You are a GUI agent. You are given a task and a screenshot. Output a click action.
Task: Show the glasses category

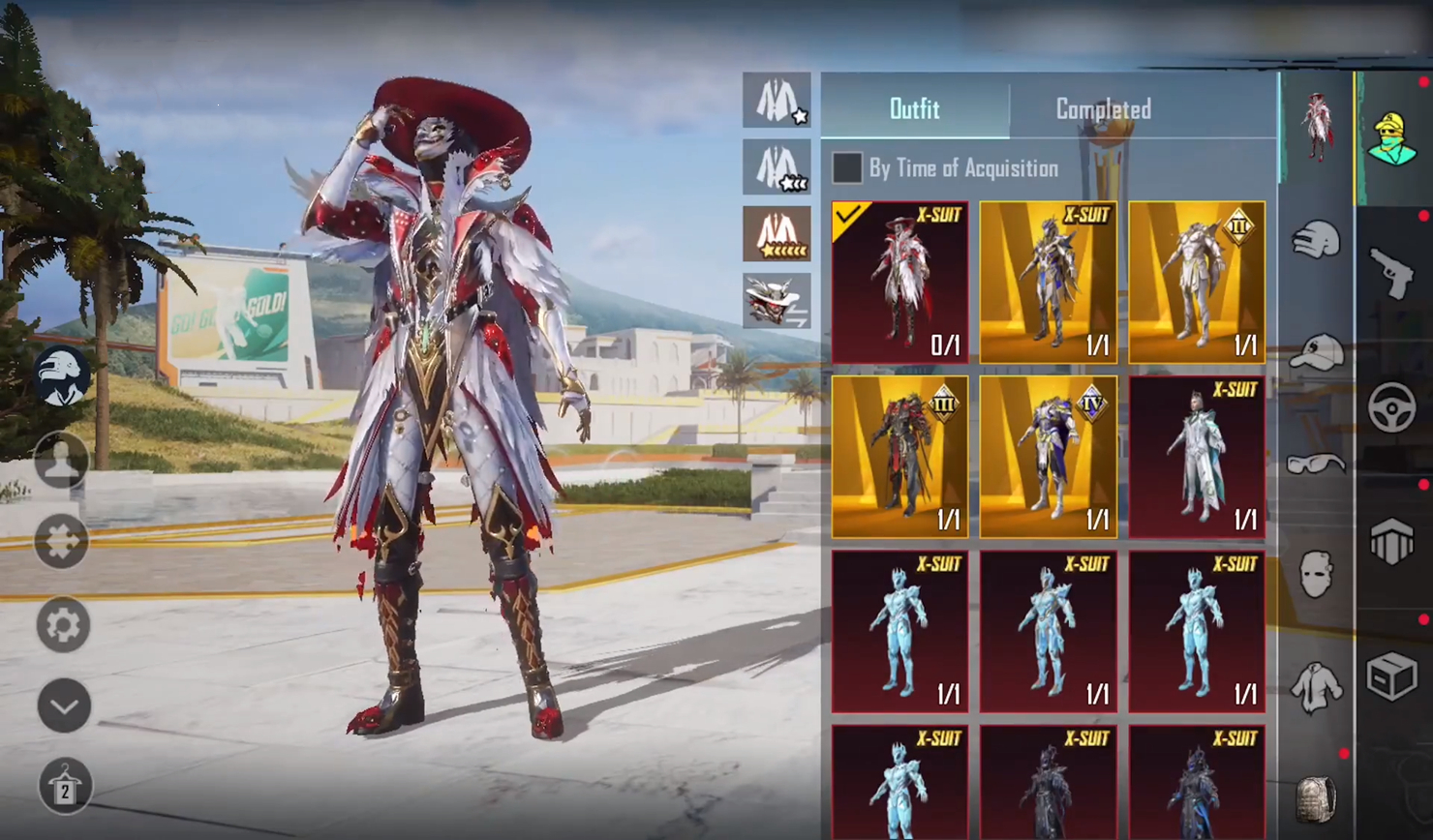(1316, 465)
